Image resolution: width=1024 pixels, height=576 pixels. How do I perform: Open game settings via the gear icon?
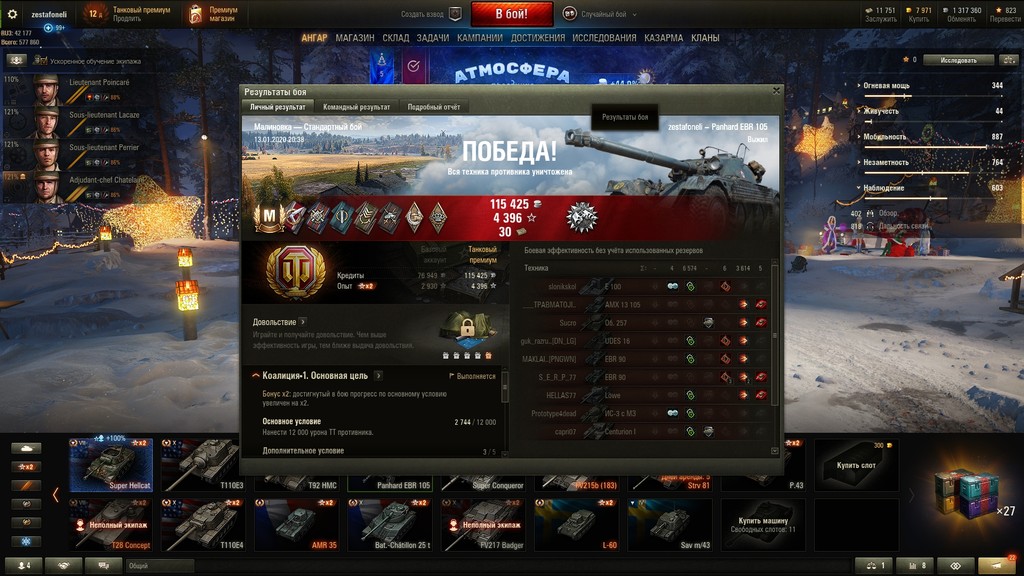(13, 14)
